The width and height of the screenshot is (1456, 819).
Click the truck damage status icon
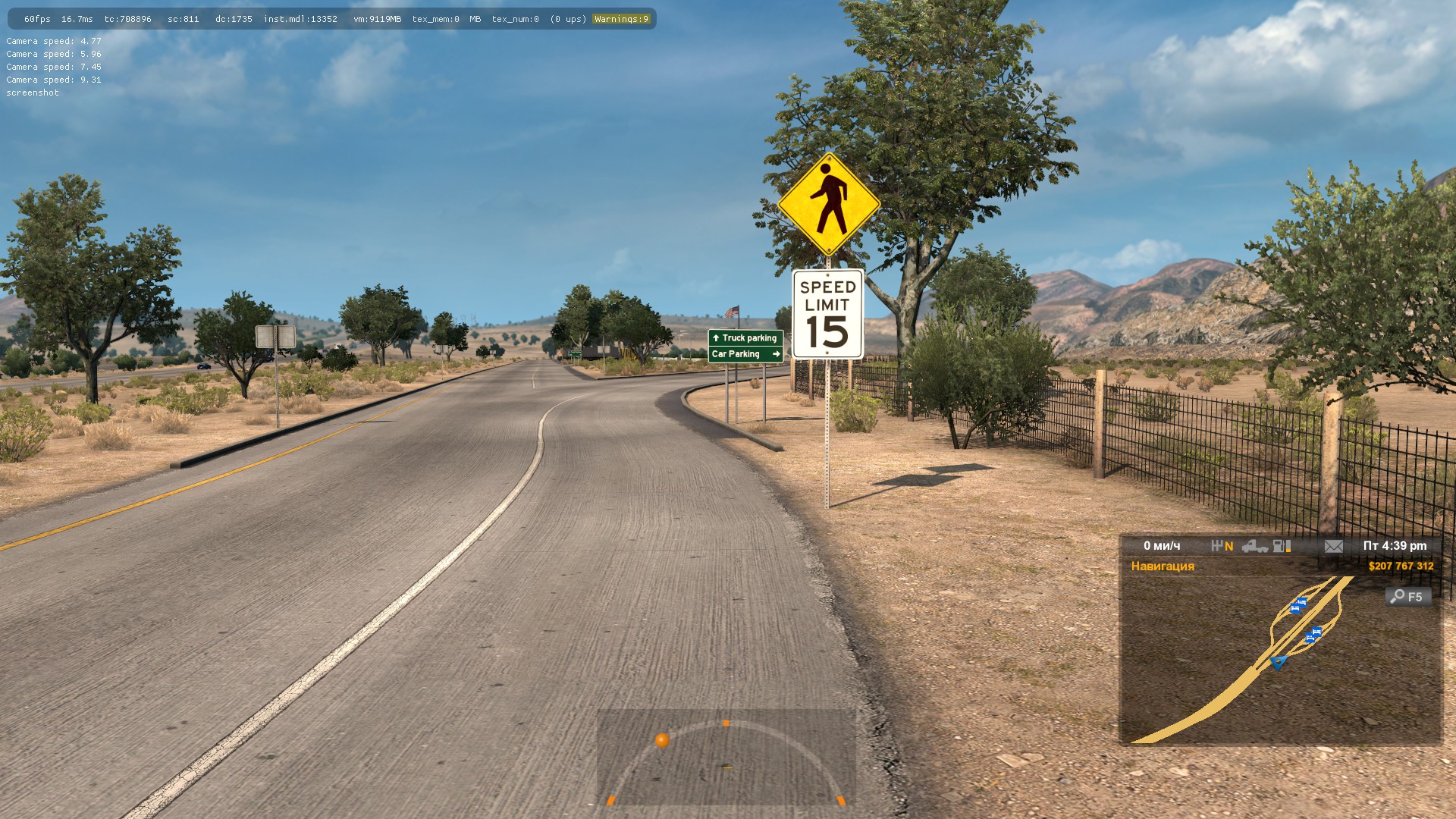click(x=1254, y=546)
